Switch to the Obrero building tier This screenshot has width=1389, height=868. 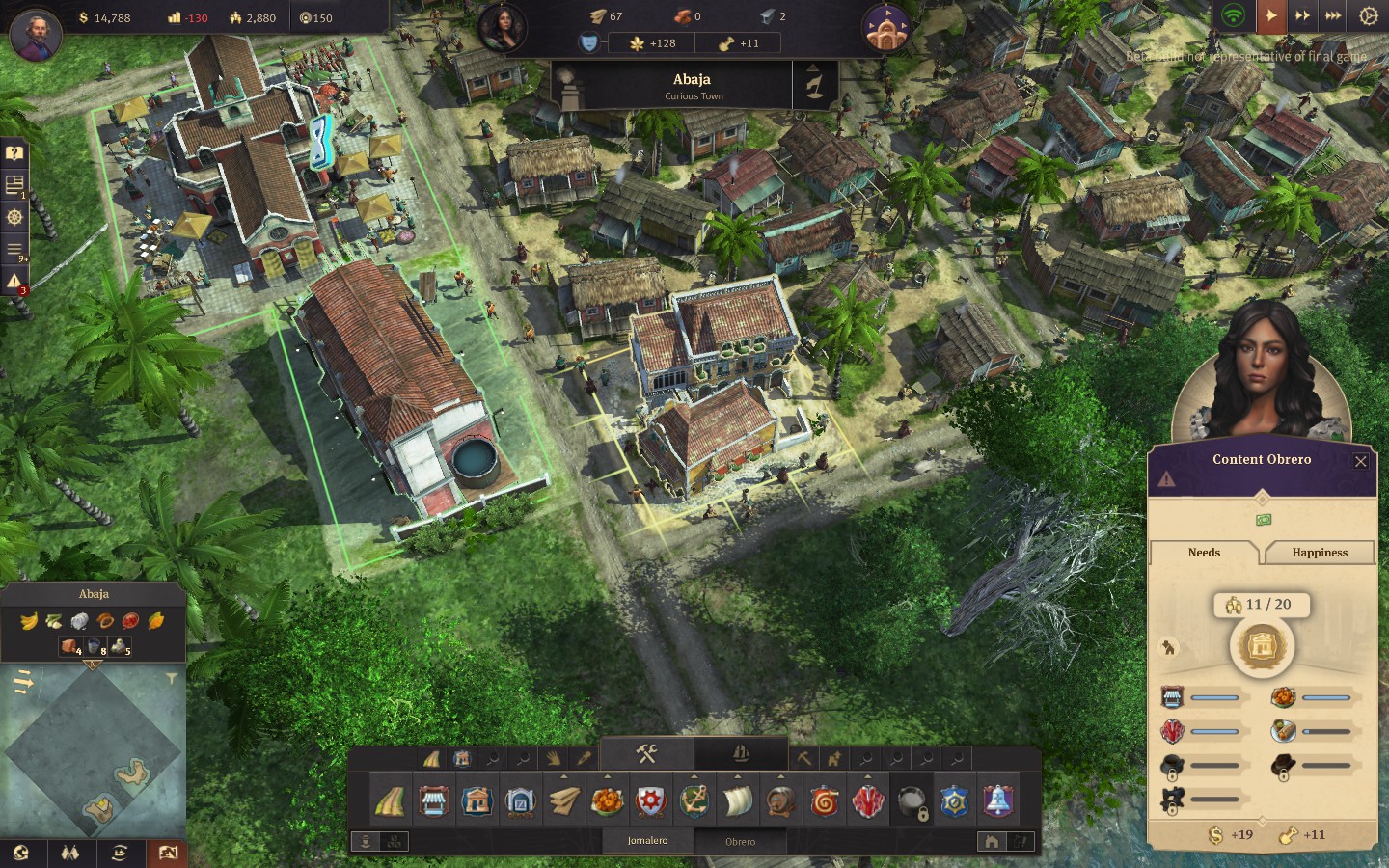tap(740, 841)
